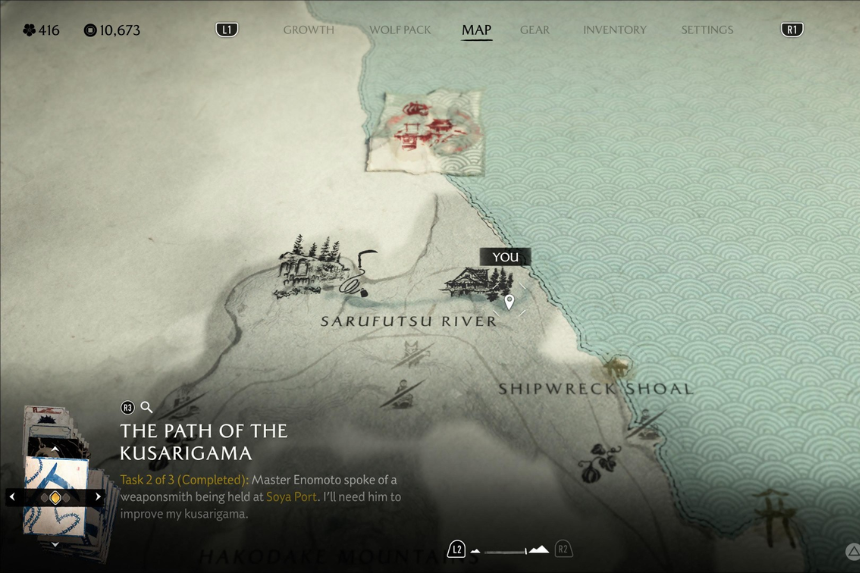Click the kusarigama quest marker on map

coord(360,273)
